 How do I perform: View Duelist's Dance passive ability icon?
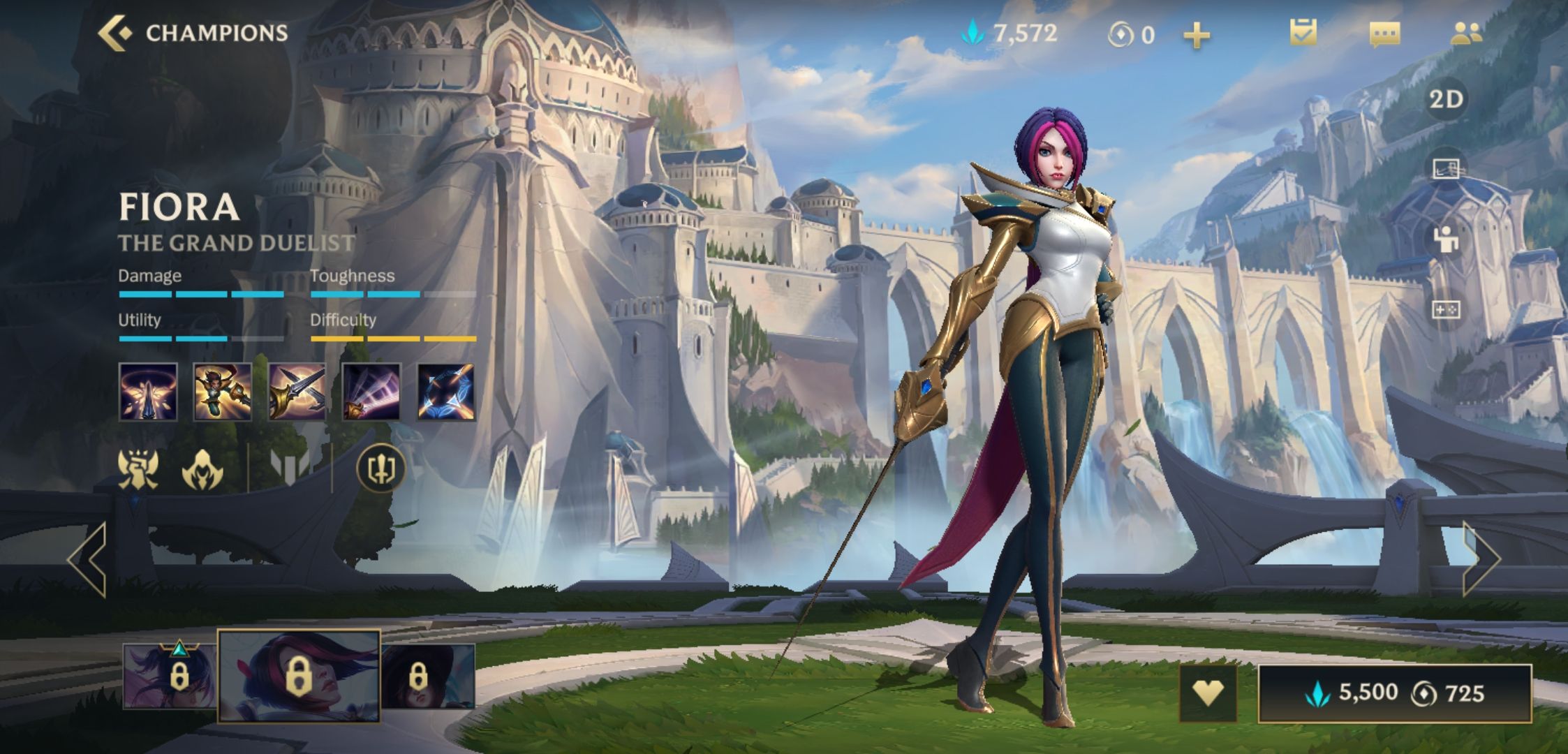[x=148, y=392]
